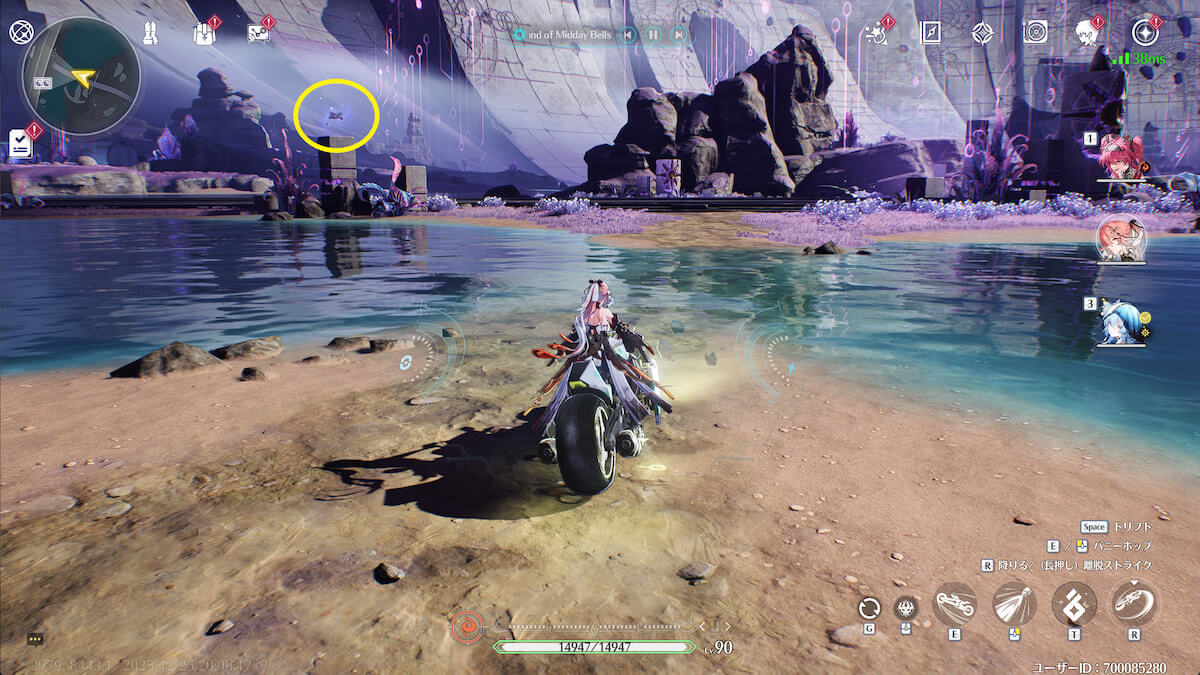Open the four-pointed star emblem icon
The height and width of the screenshot is (675, 1200).
pyautogui.click(x=983, y=33)
